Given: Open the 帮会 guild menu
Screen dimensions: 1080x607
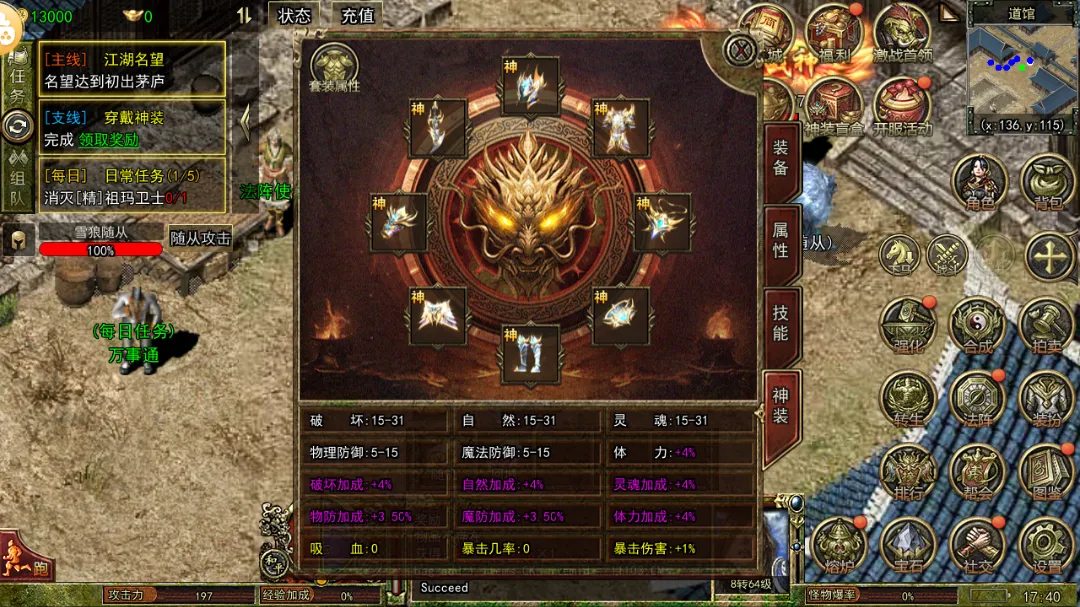Looking at the screenshot, I should coord(977,472).
